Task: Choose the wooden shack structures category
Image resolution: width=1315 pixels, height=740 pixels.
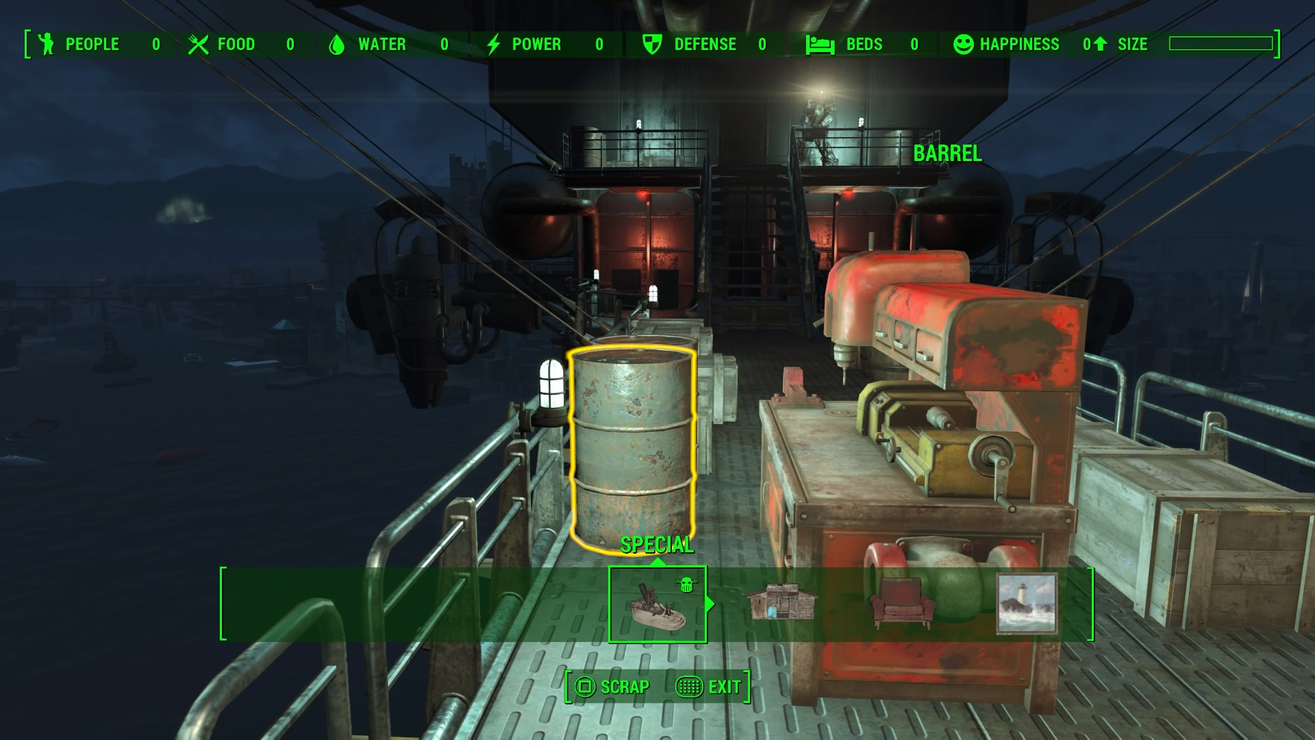Action: [x=782, y=603]
